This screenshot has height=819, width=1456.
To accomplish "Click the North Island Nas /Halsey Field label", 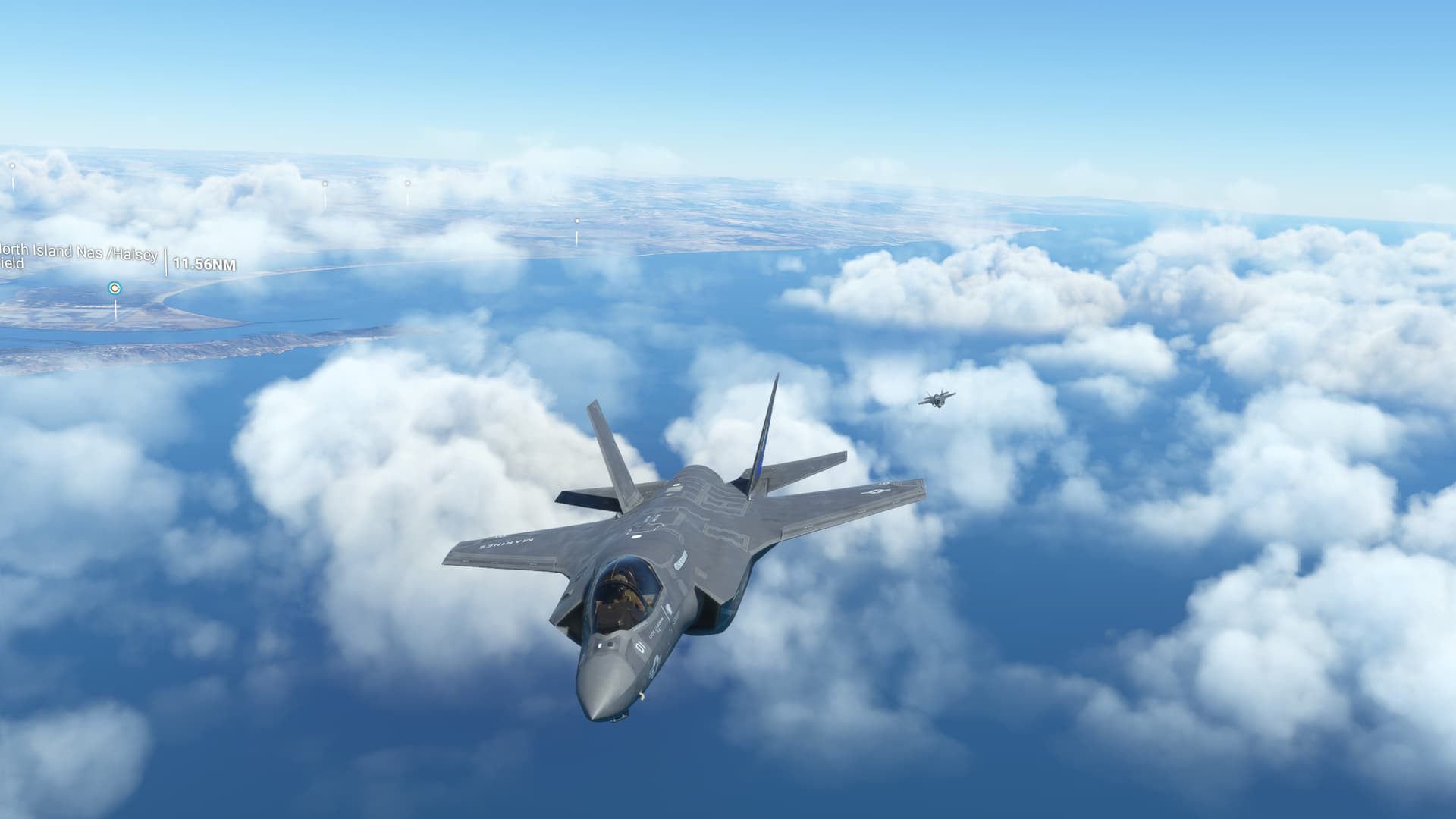I will pyautogui.click(x=80, y=255).
